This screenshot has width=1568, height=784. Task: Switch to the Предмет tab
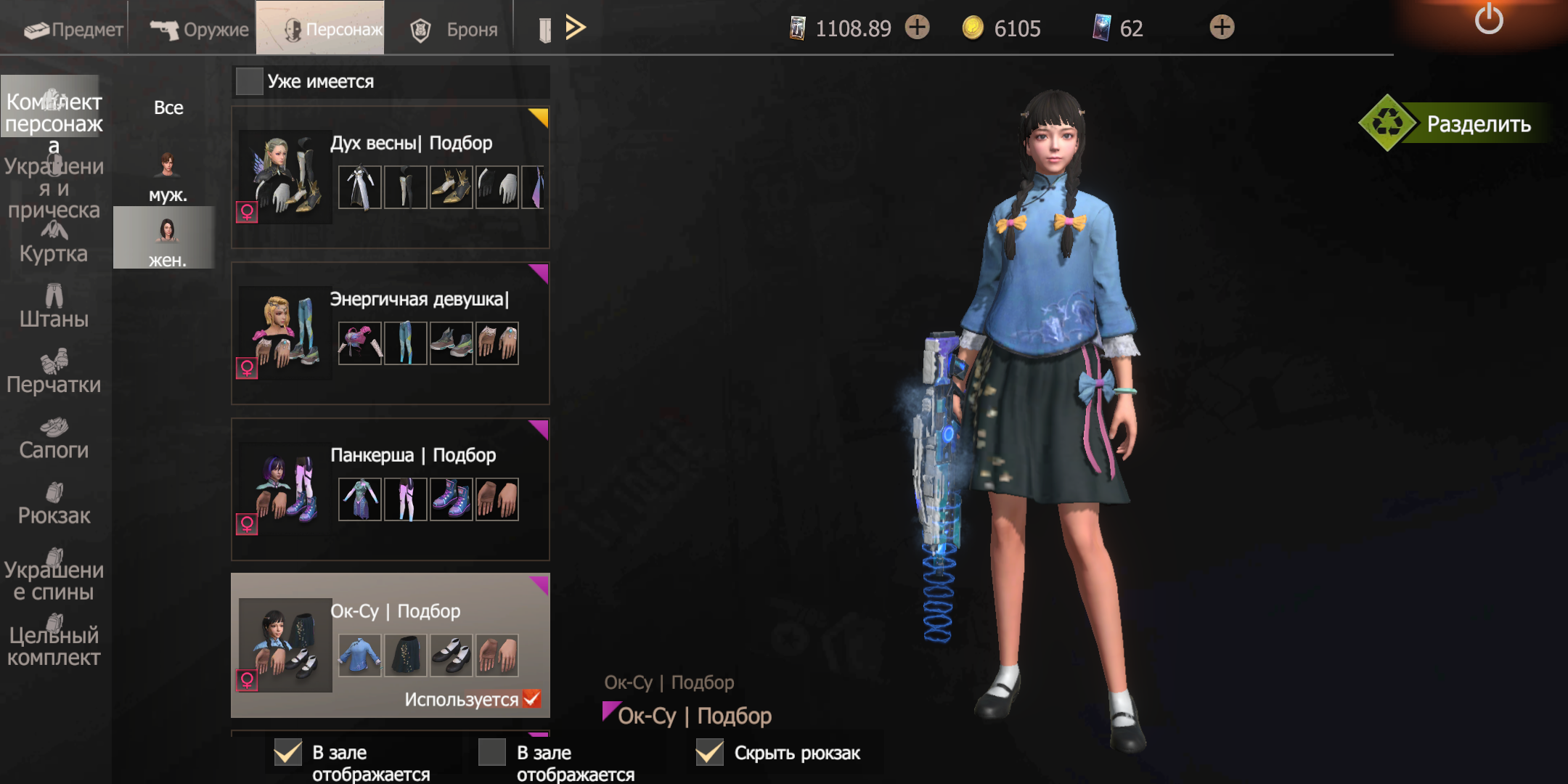[73, 29]
